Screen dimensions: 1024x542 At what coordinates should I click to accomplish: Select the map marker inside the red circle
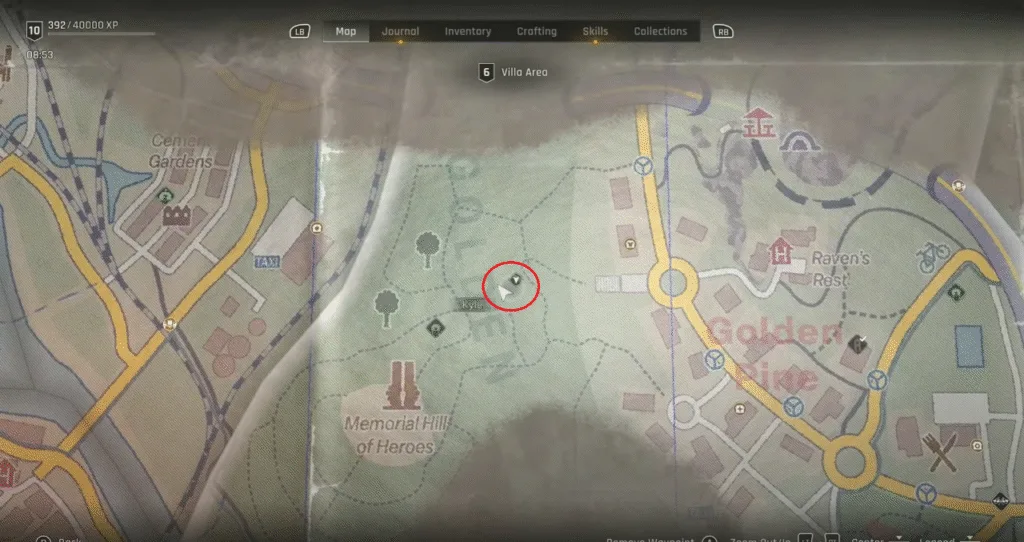[516, 279]
